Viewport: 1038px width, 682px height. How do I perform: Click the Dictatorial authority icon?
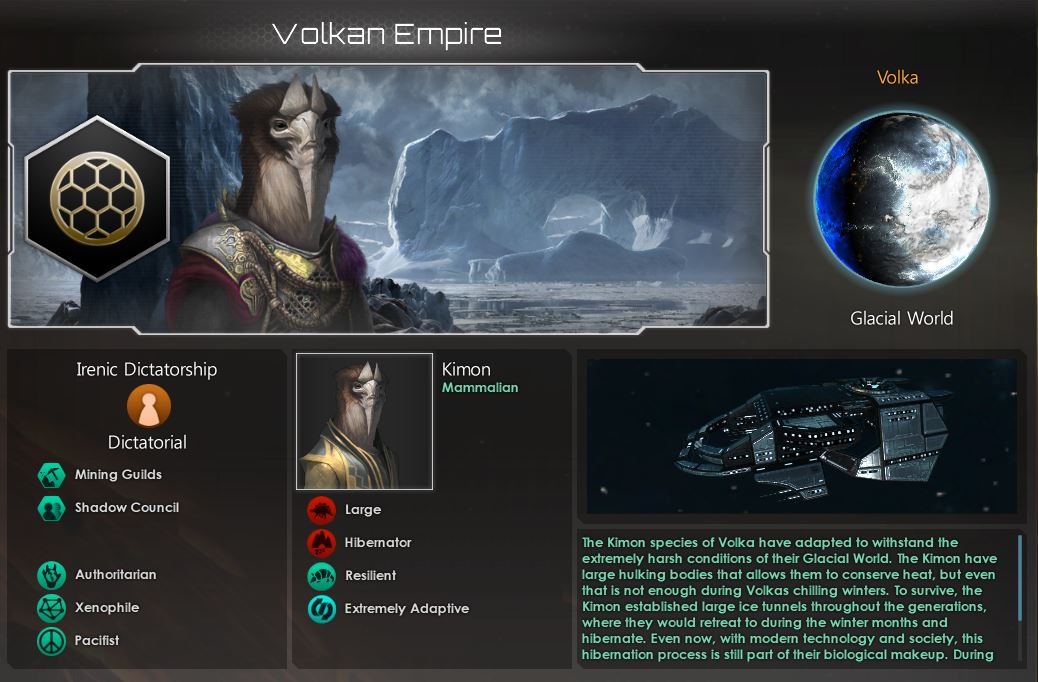point(149,407)
